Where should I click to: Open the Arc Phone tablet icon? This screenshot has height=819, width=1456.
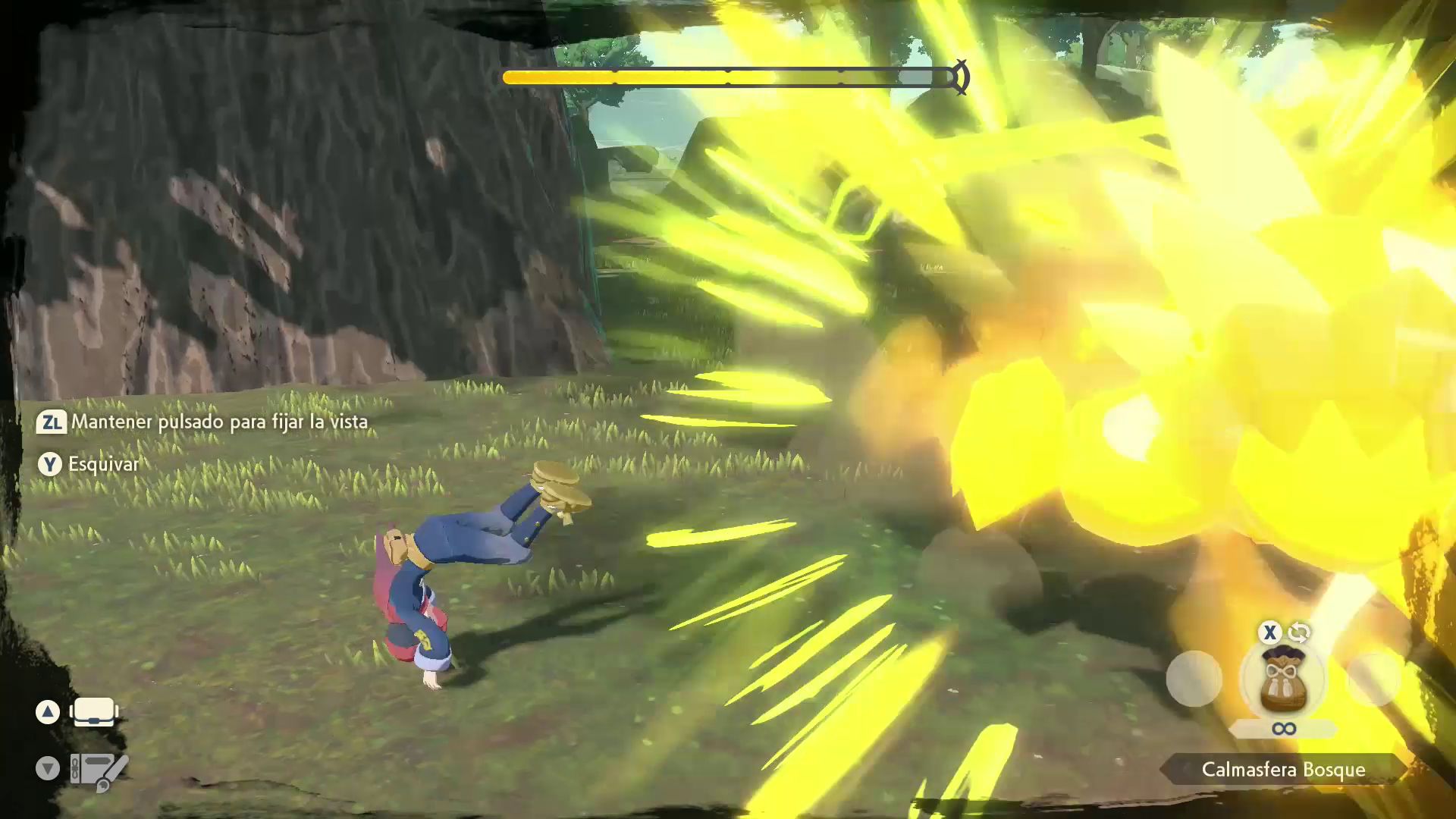(93, 712)
